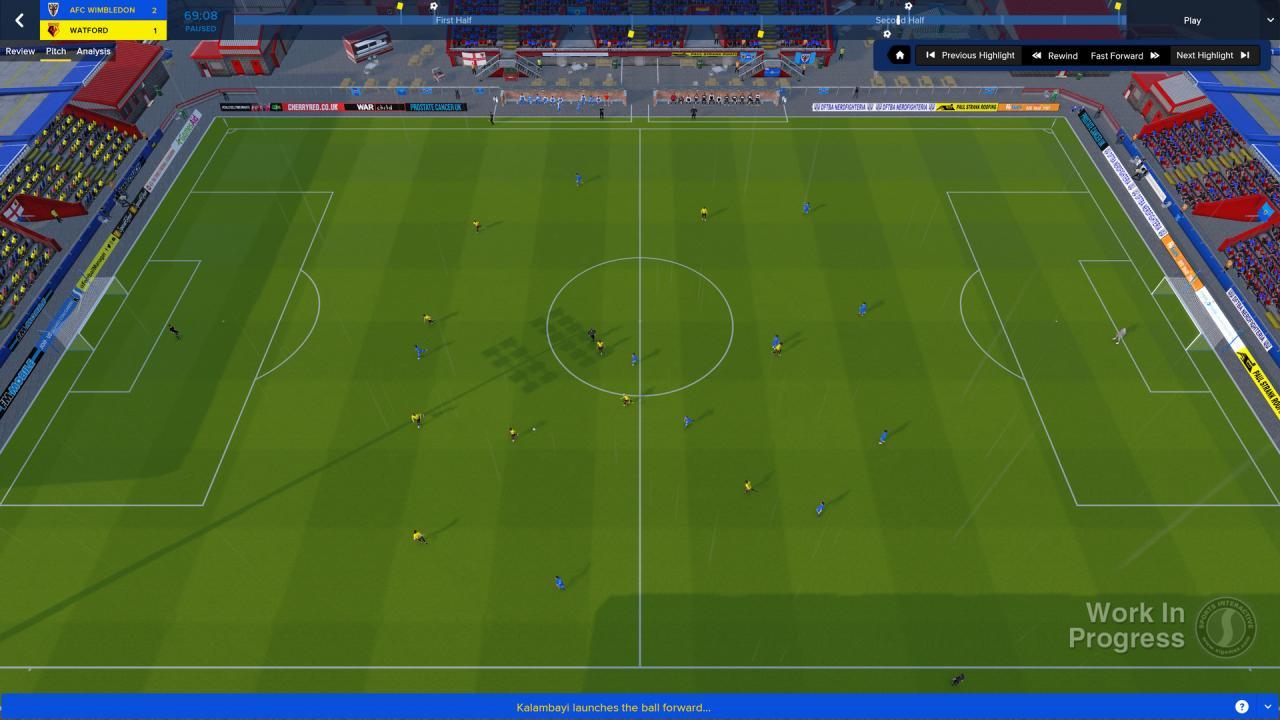Click the home icon on the match controls
Viewport: 1280px width, 720px height.
click(x=899, y=55)
